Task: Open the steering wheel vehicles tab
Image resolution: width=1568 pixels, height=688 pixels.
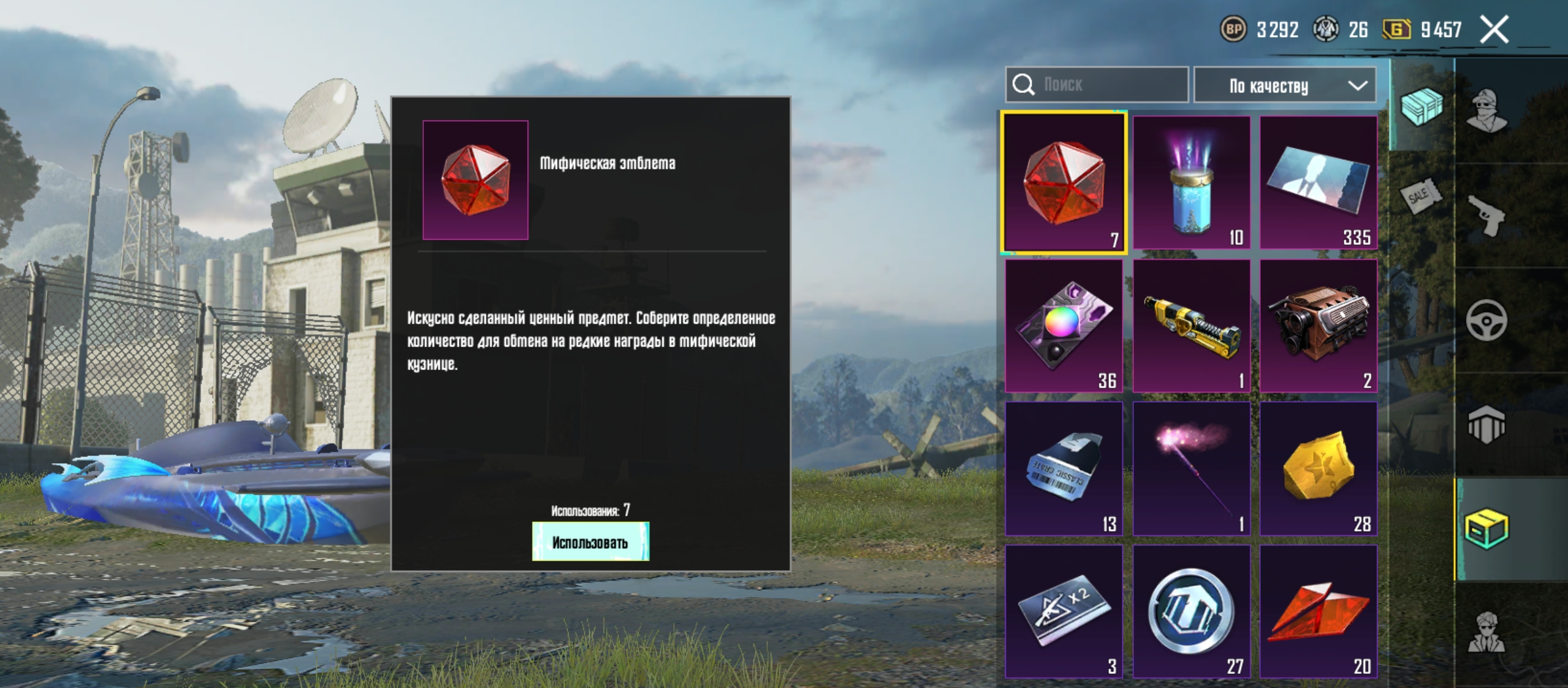Action: (x=1486, y=320)
